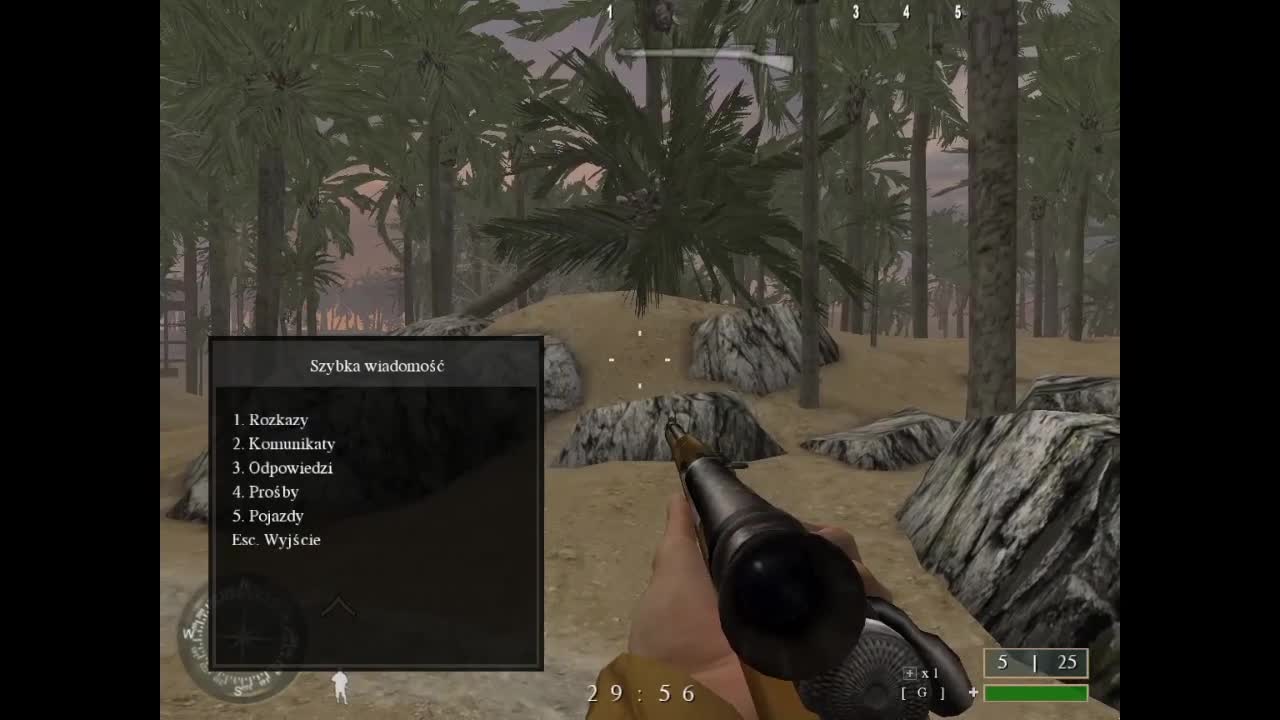Click the standing soldier stance icon
Screen dimensions: 1280x720
click(340, 688)
